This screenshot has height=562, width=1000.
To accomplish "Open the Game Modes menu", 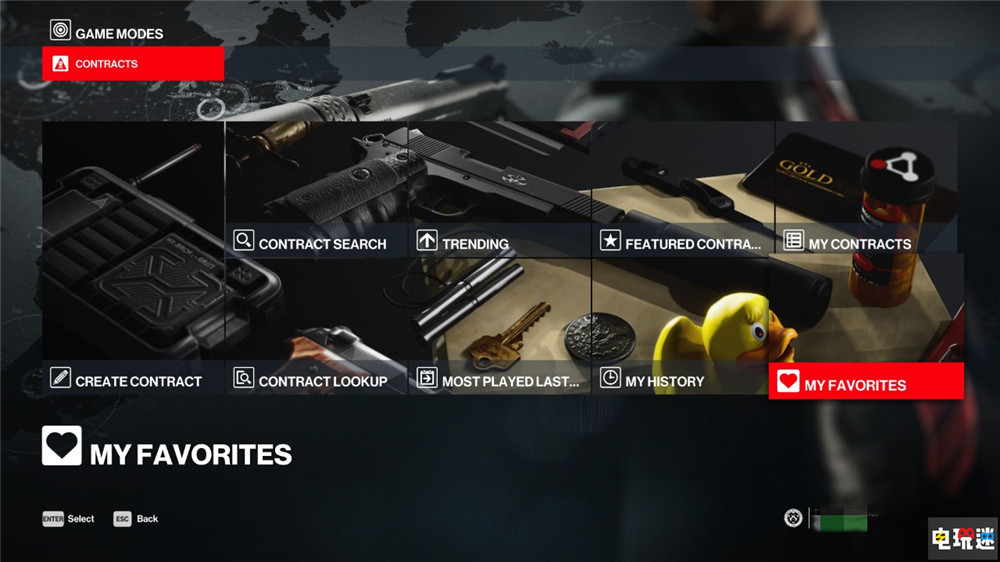I will point(107,32).
